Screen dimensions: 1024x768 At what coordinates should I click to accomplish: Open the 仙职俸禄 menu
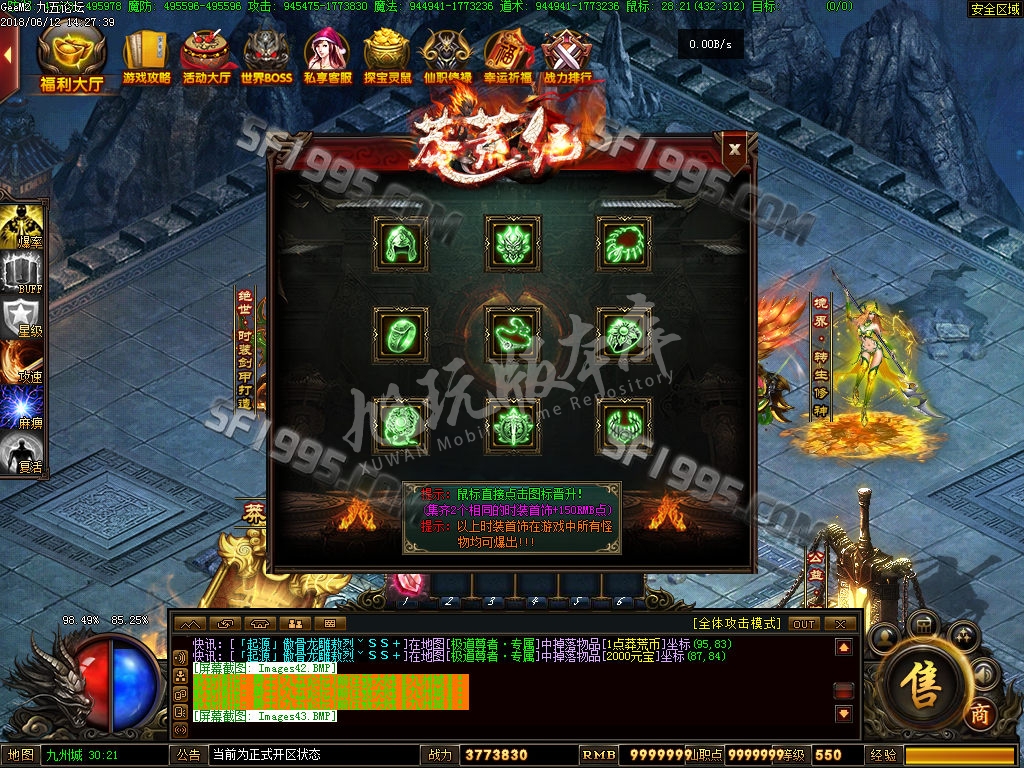447,58
